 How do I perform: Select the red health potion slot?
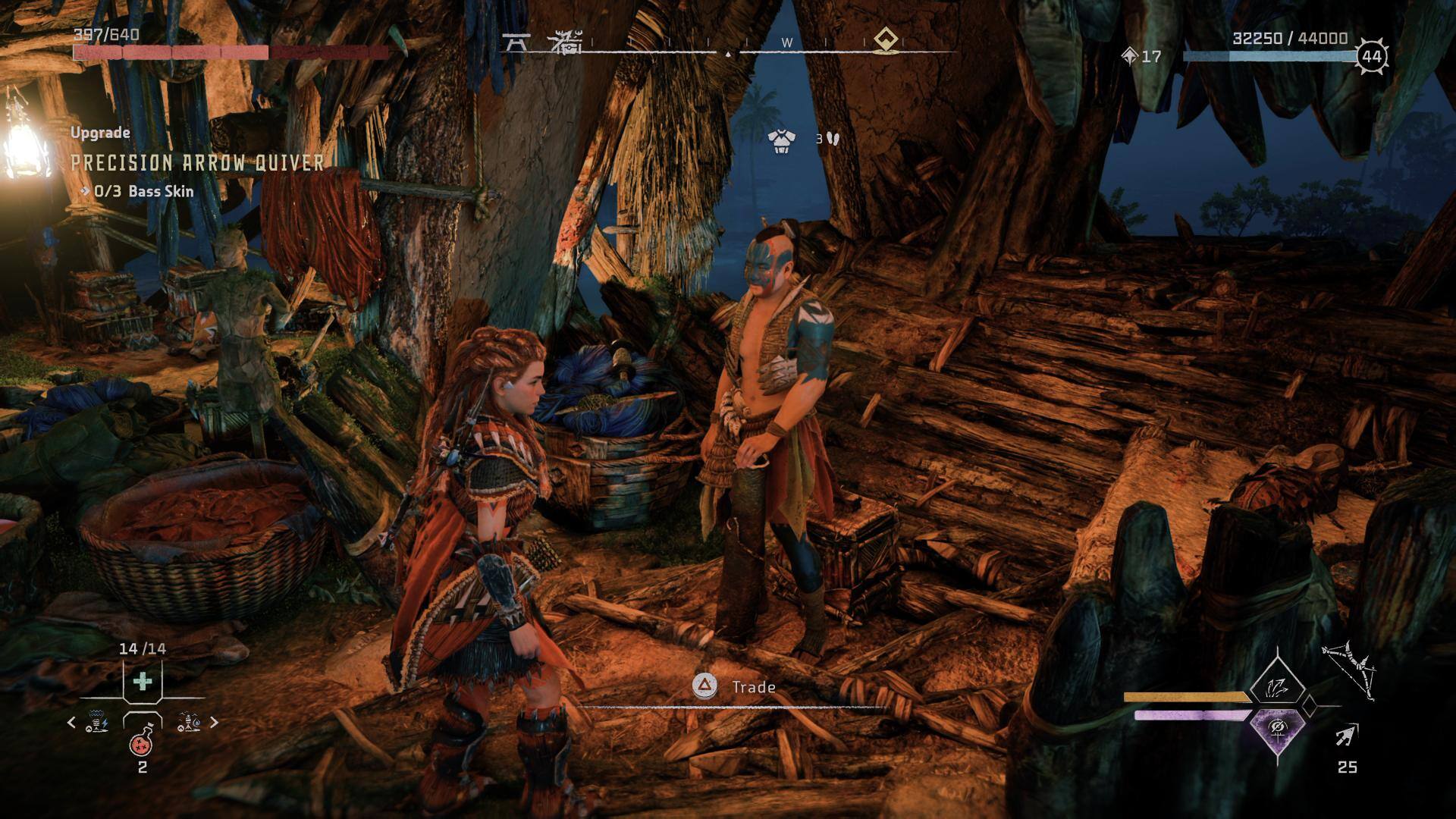(142, 743)
